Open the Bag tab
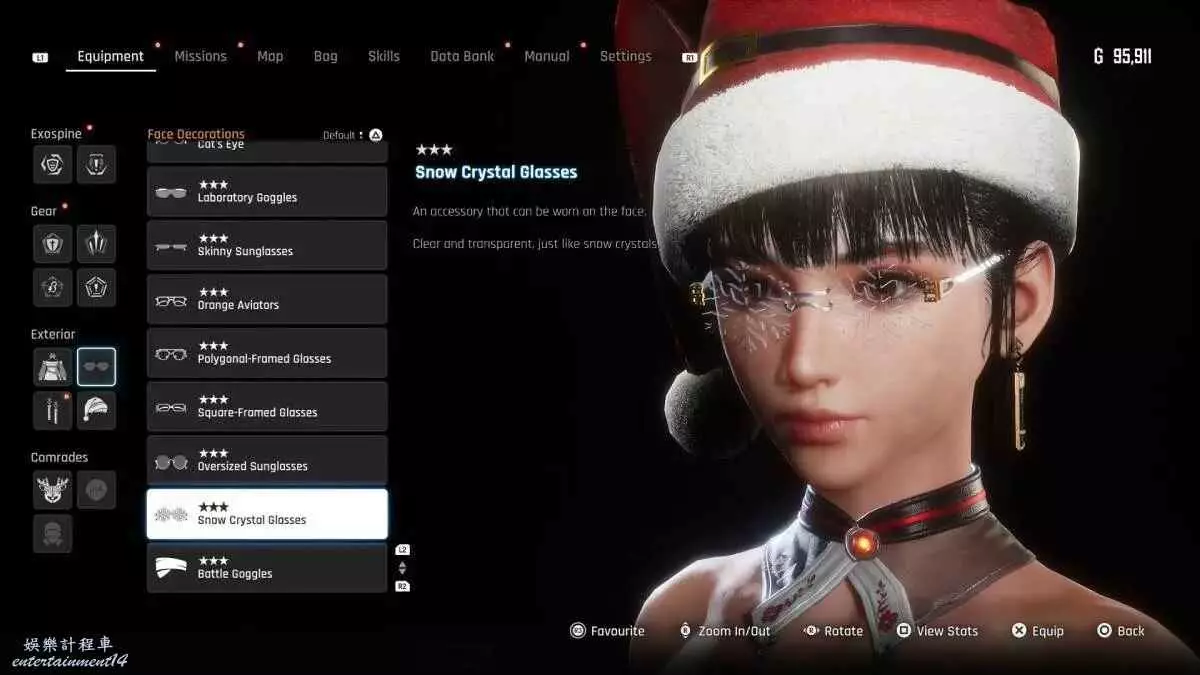Image resolution: width=1200 pixels, height=675 pixels. point(325,56)
